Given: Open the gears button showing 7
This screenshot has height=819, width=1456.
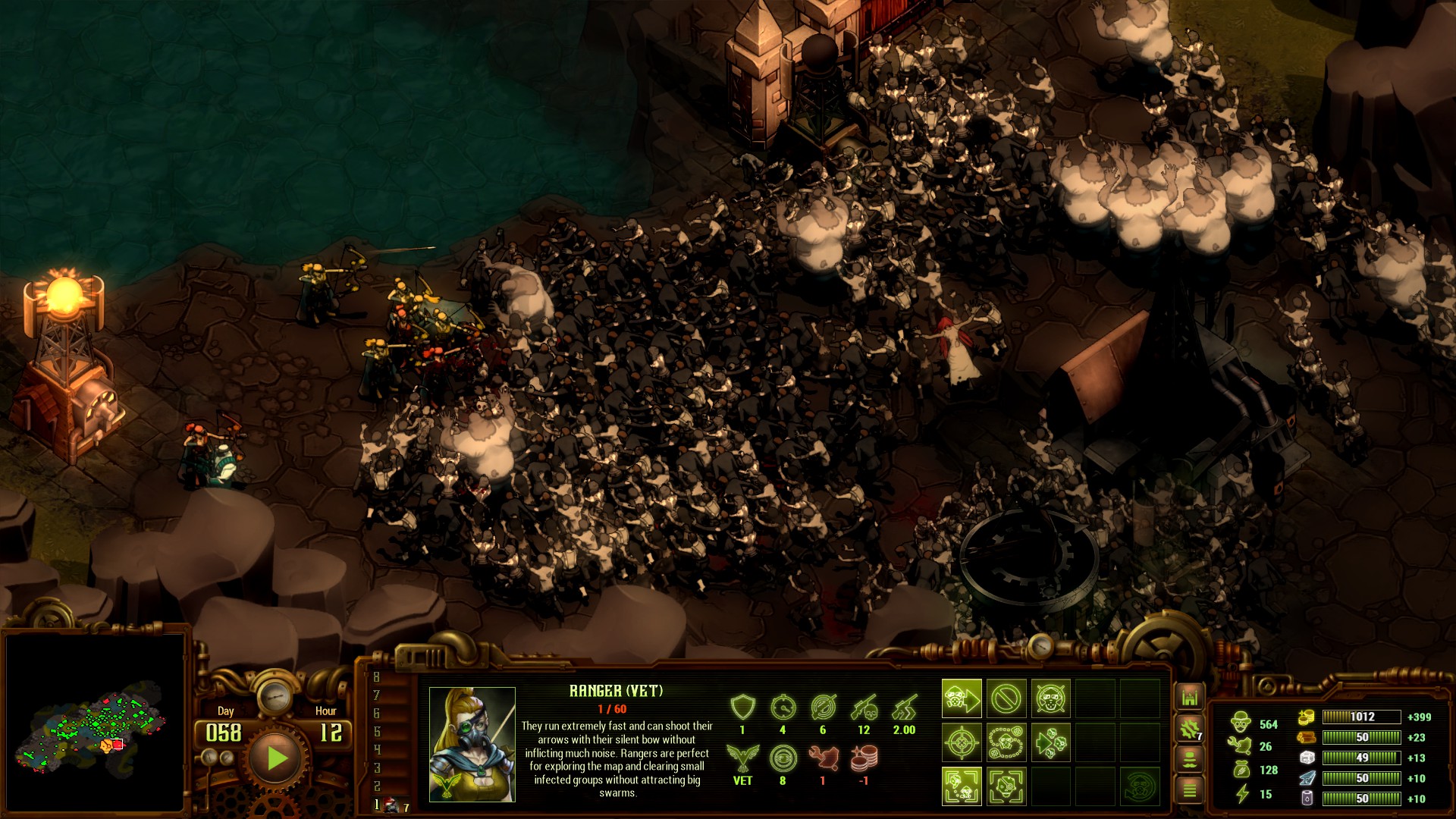Looking at the screenshot, I should click(1189, 730).
